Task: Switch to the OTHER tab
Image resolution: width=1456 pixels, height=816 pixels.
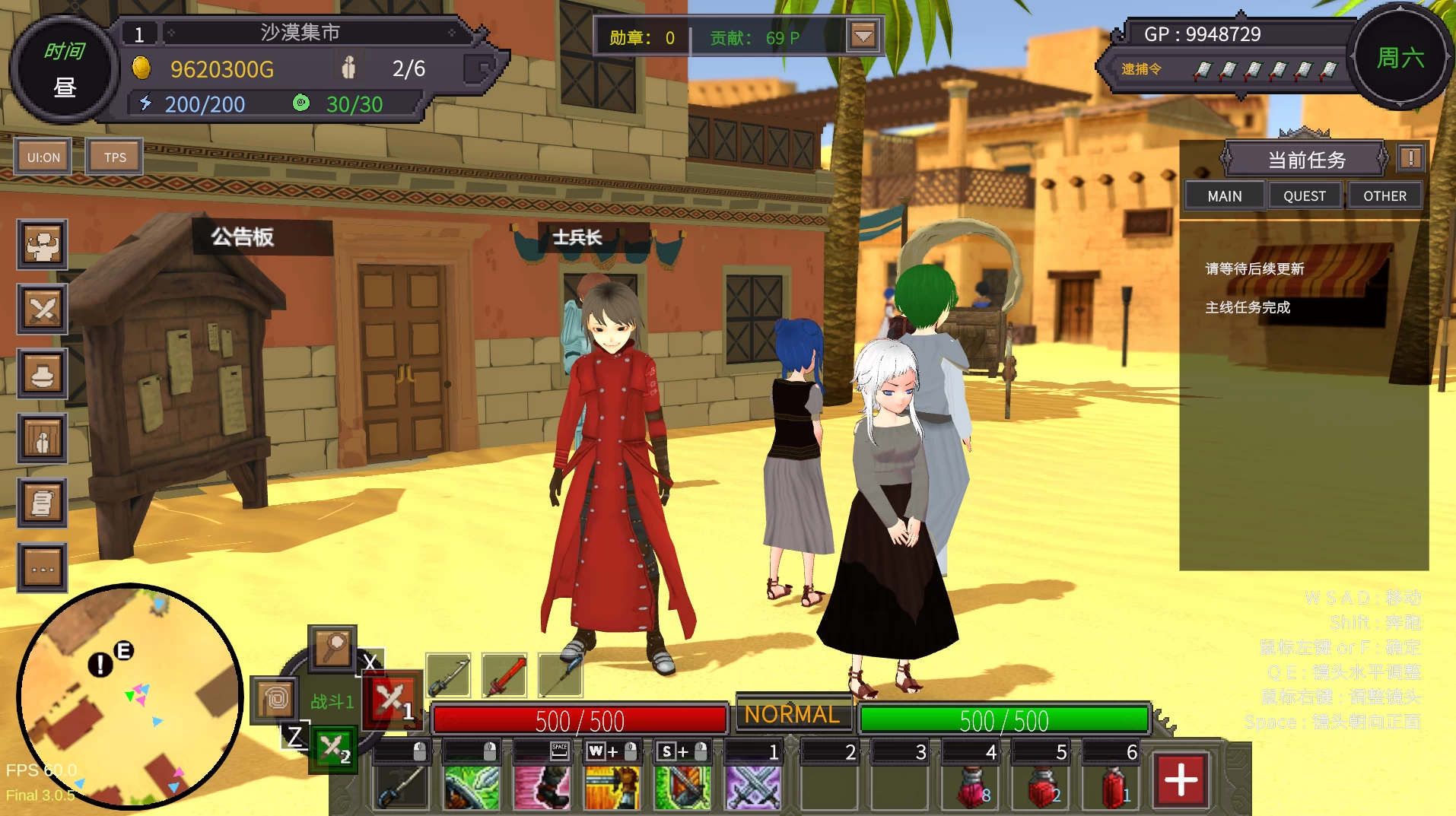Action: [1384, 196]
